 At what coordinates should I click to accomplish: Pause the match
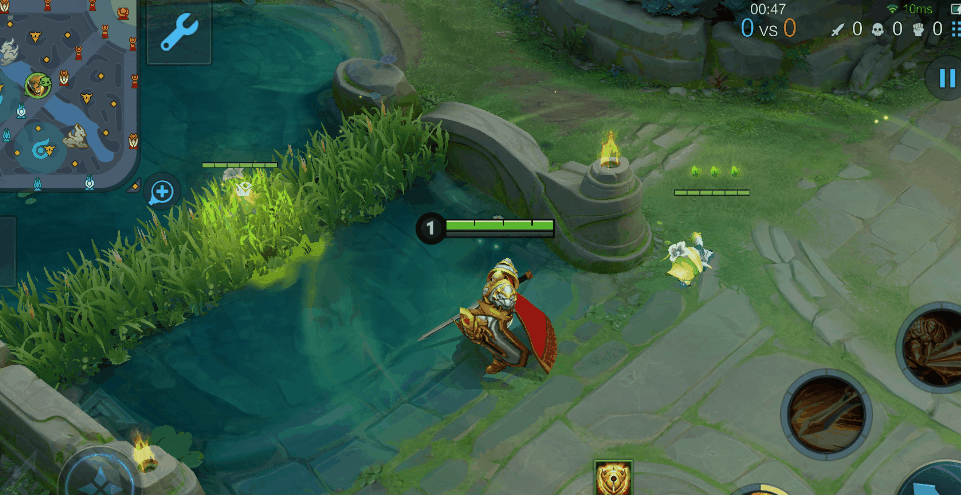(x=943, y=78)
